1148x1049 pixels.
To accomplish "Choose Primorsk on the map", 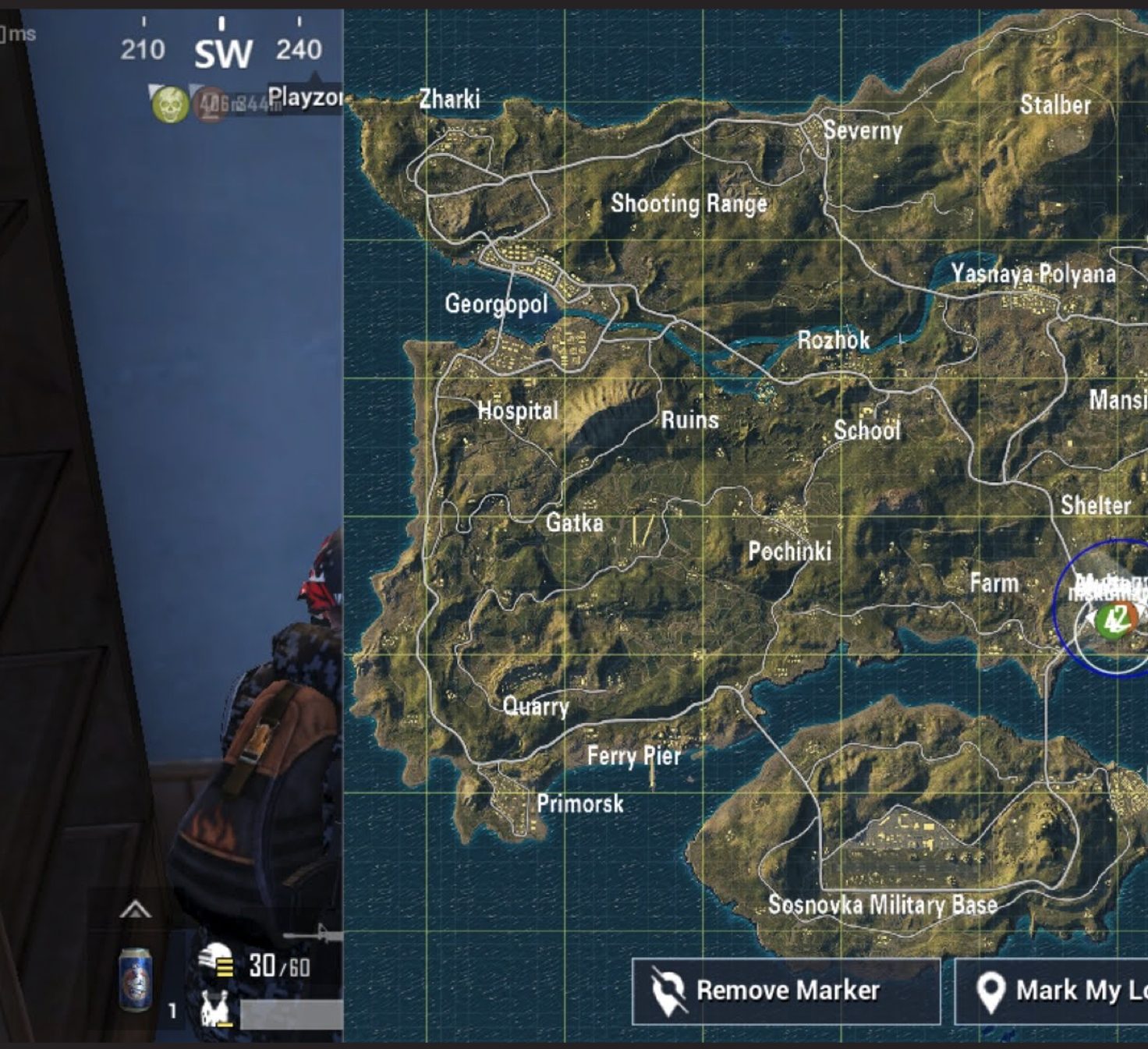I will pos(579,803).
